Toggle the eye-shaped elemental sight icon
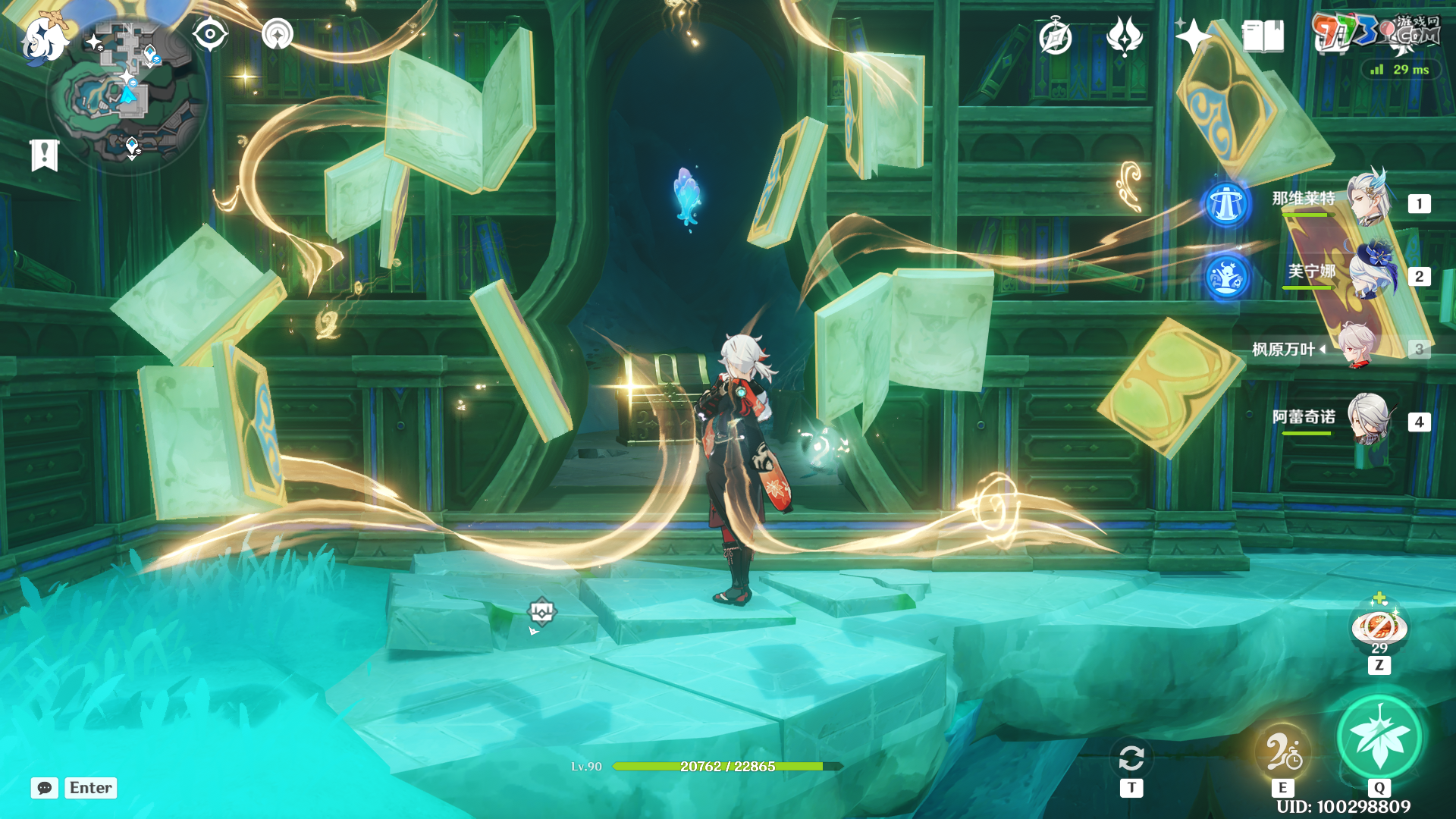This screenshot has height=819, width=1456. (210, 35)
